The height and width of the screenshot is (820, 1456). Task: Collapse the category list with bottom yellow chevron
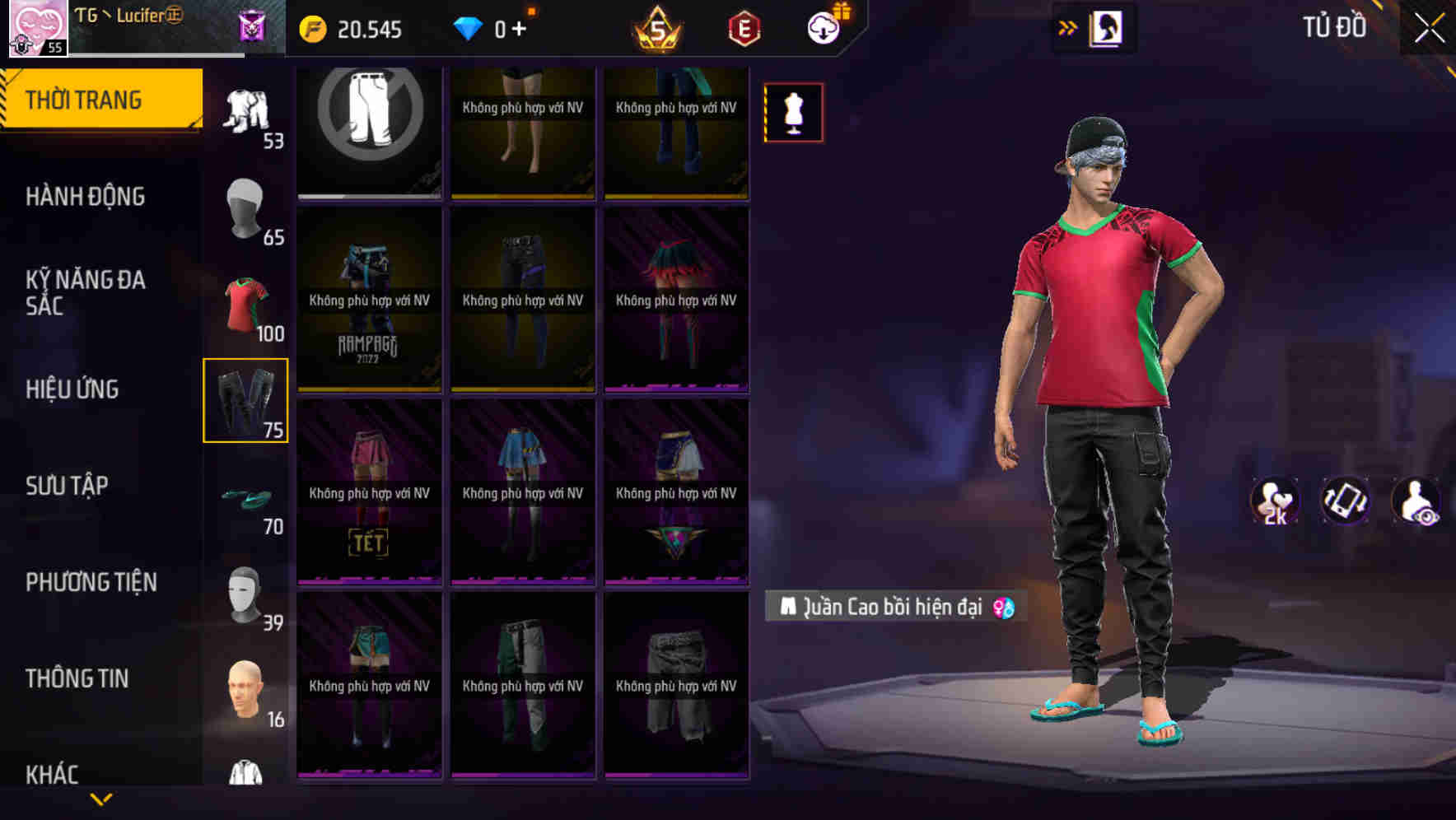[101, 797]
